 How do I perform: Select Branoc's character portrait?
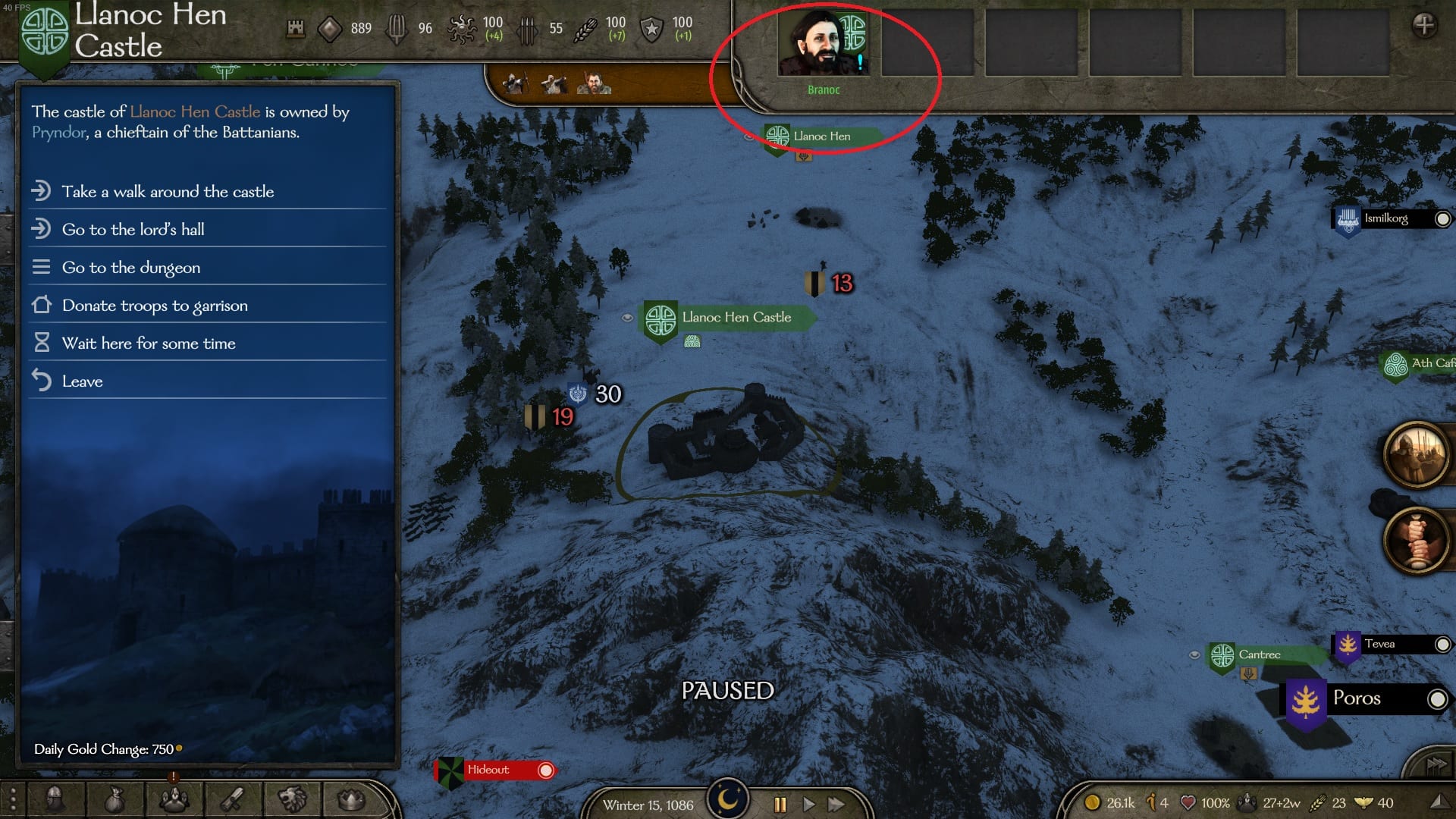(823, 44)
